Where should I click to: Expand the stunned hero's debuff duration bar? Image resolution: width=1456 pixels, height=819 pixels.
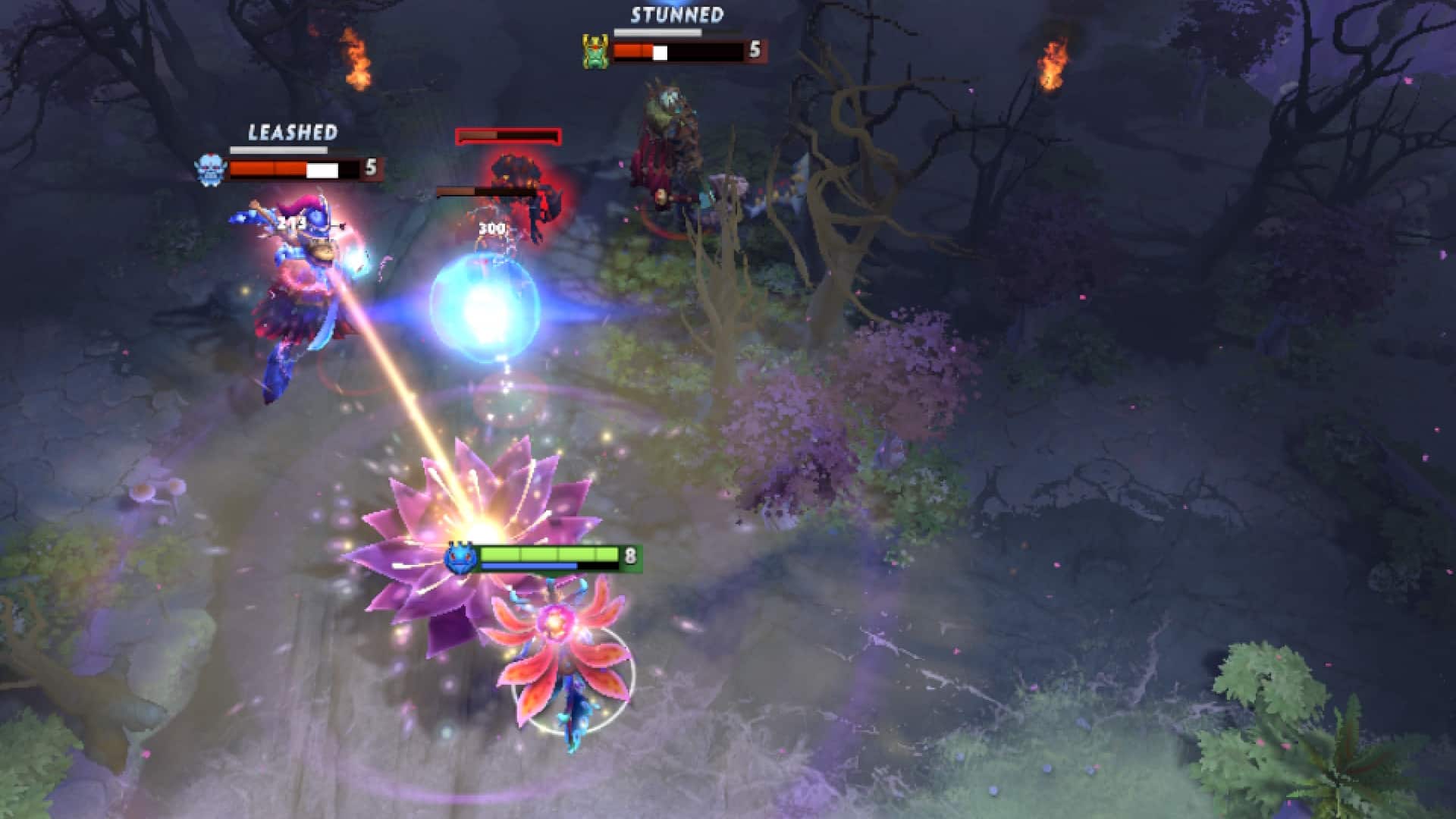[660, 33]
